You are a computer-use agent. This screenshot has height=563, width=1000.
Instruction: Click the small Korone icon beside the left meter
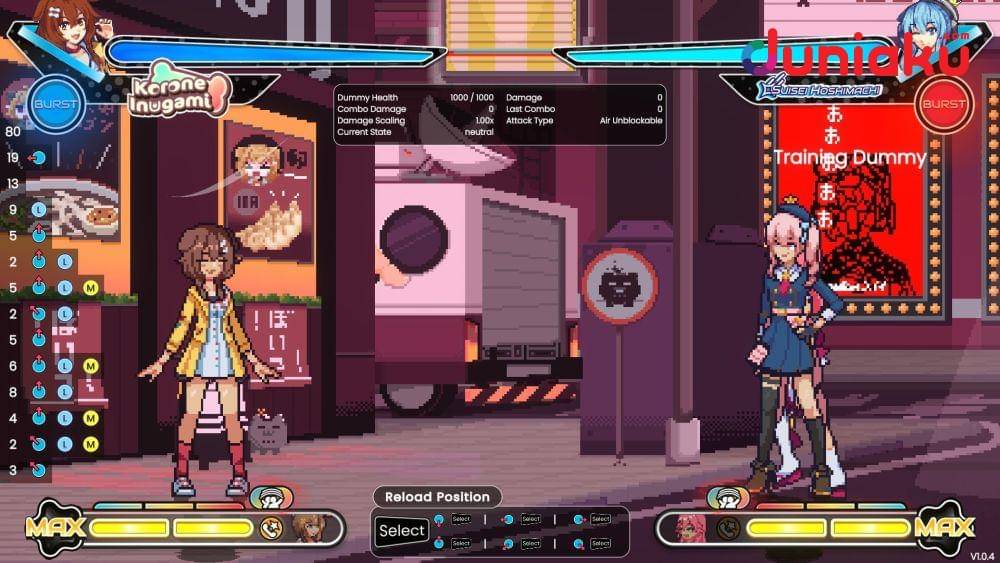307,528
